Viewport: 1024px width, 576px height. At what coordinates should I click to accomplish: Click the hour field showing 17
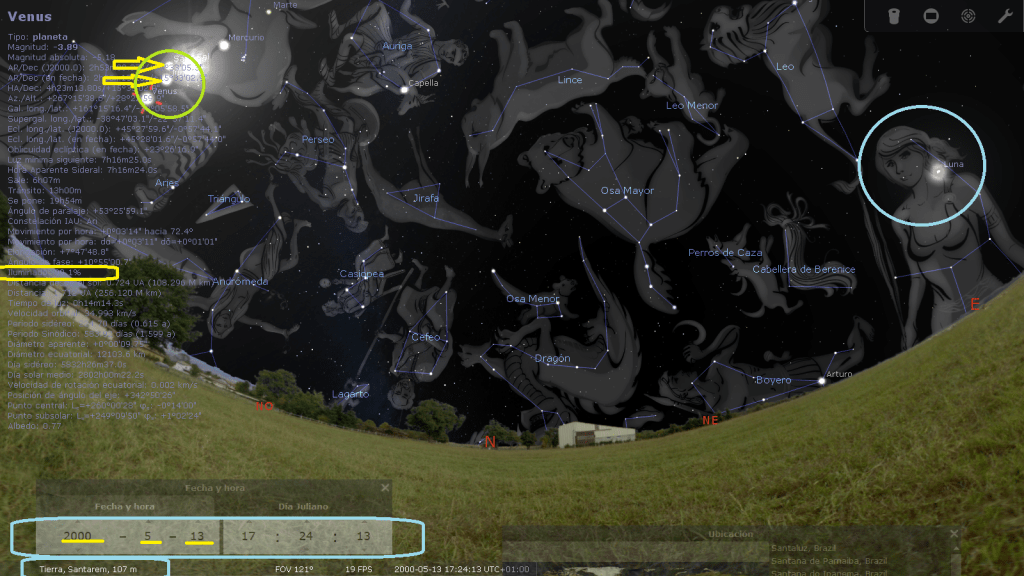248,535
